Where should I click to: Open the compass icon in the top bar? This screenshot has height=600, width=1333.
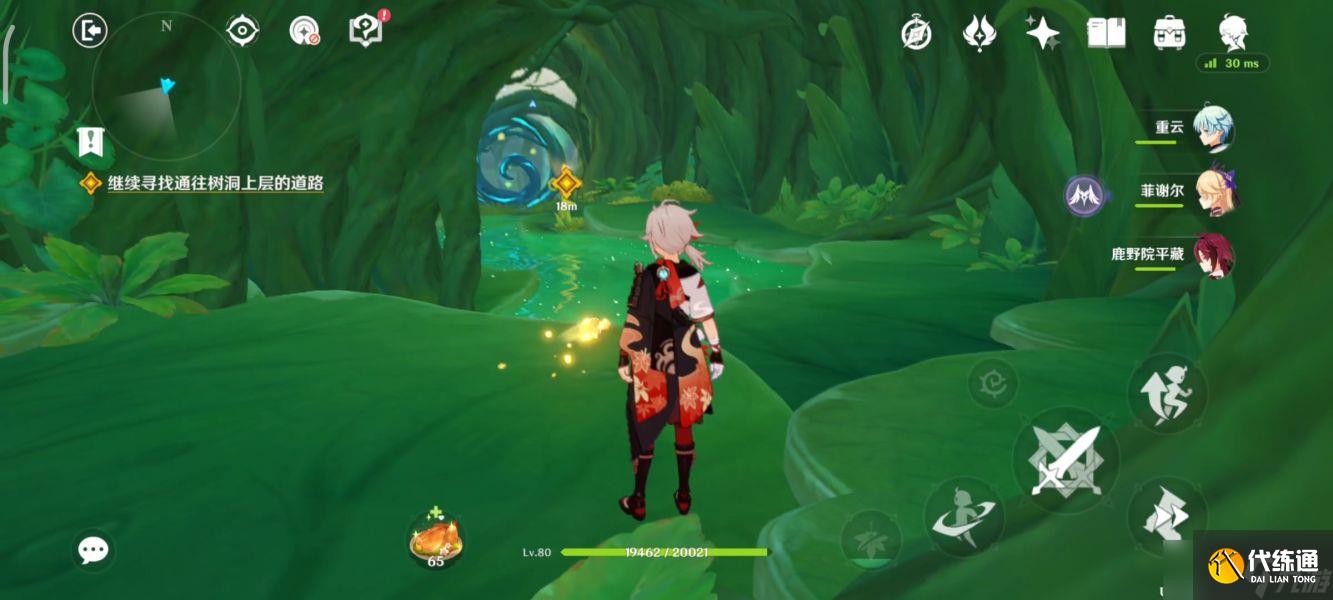[x=917, y=33]
